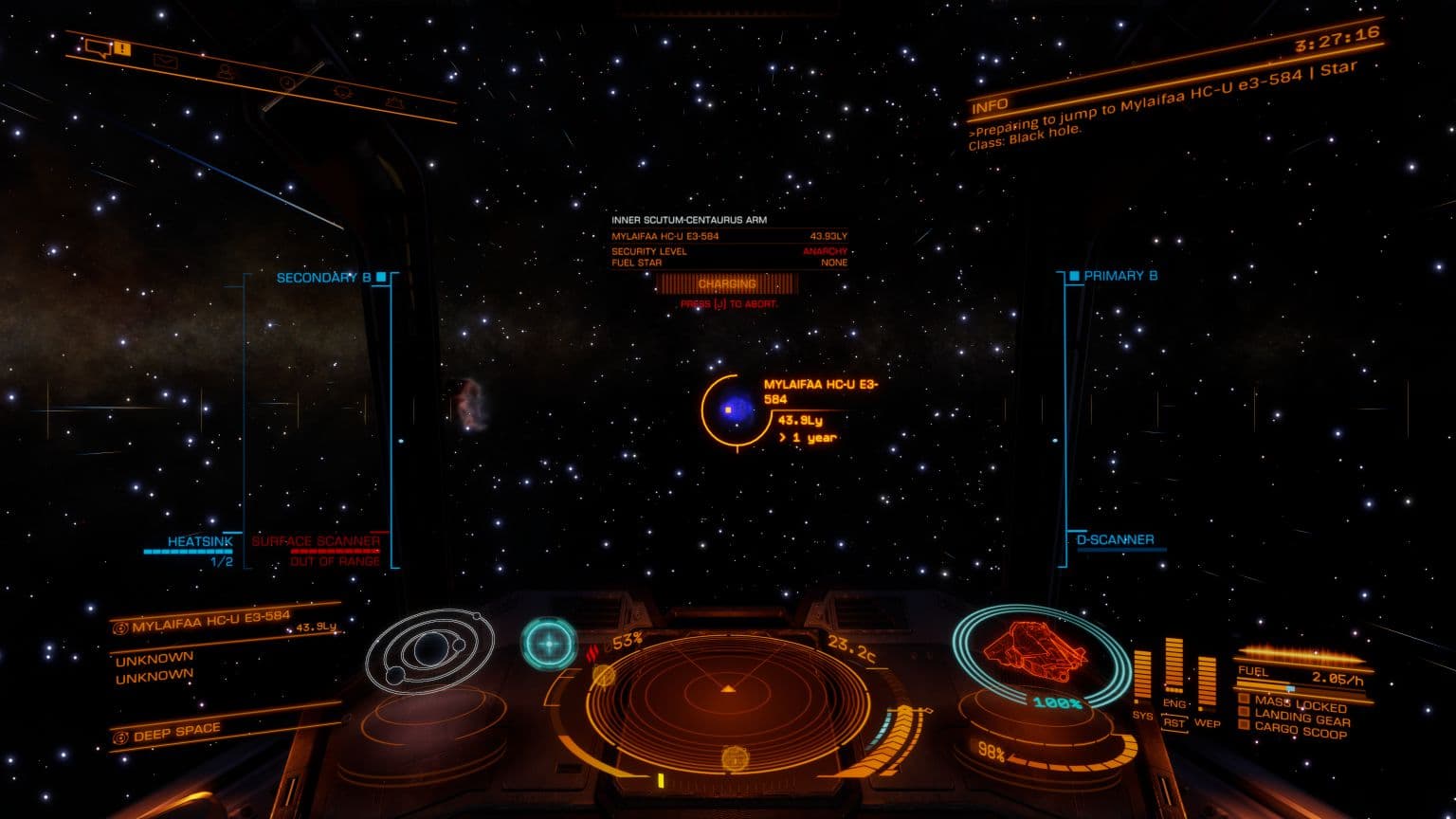
Task: Open the comms chat speech bubble
Action: pos(98,45)
